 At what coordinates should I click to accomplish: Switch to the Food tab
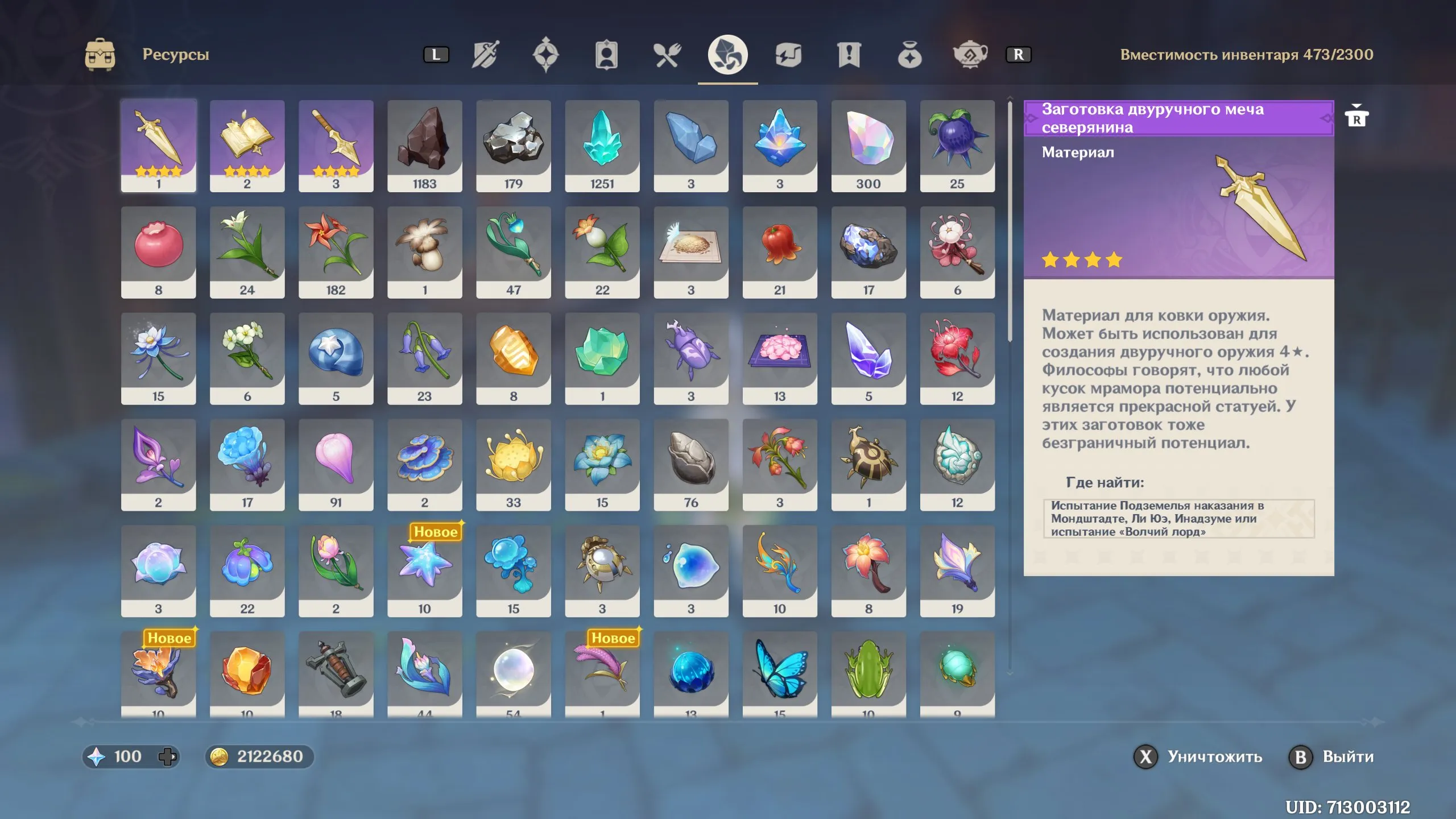667,55
